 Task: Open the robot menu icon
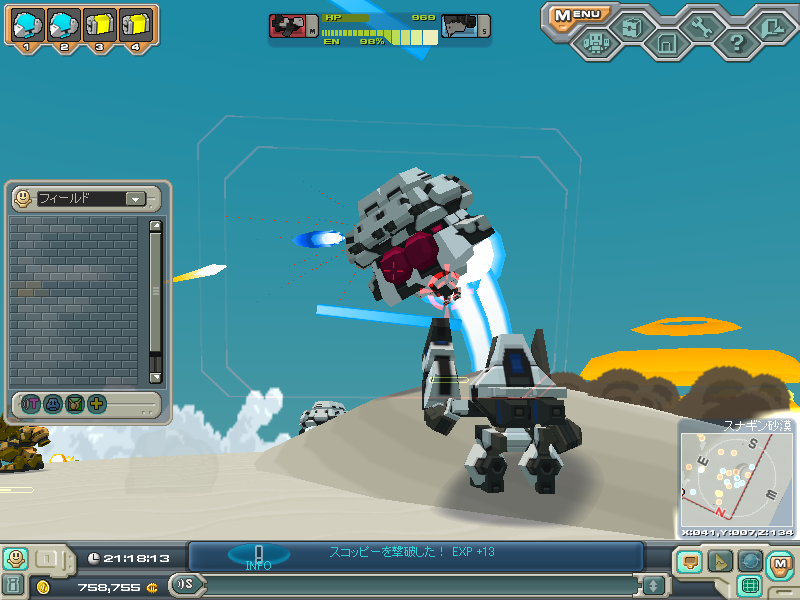tap(597, 43)
